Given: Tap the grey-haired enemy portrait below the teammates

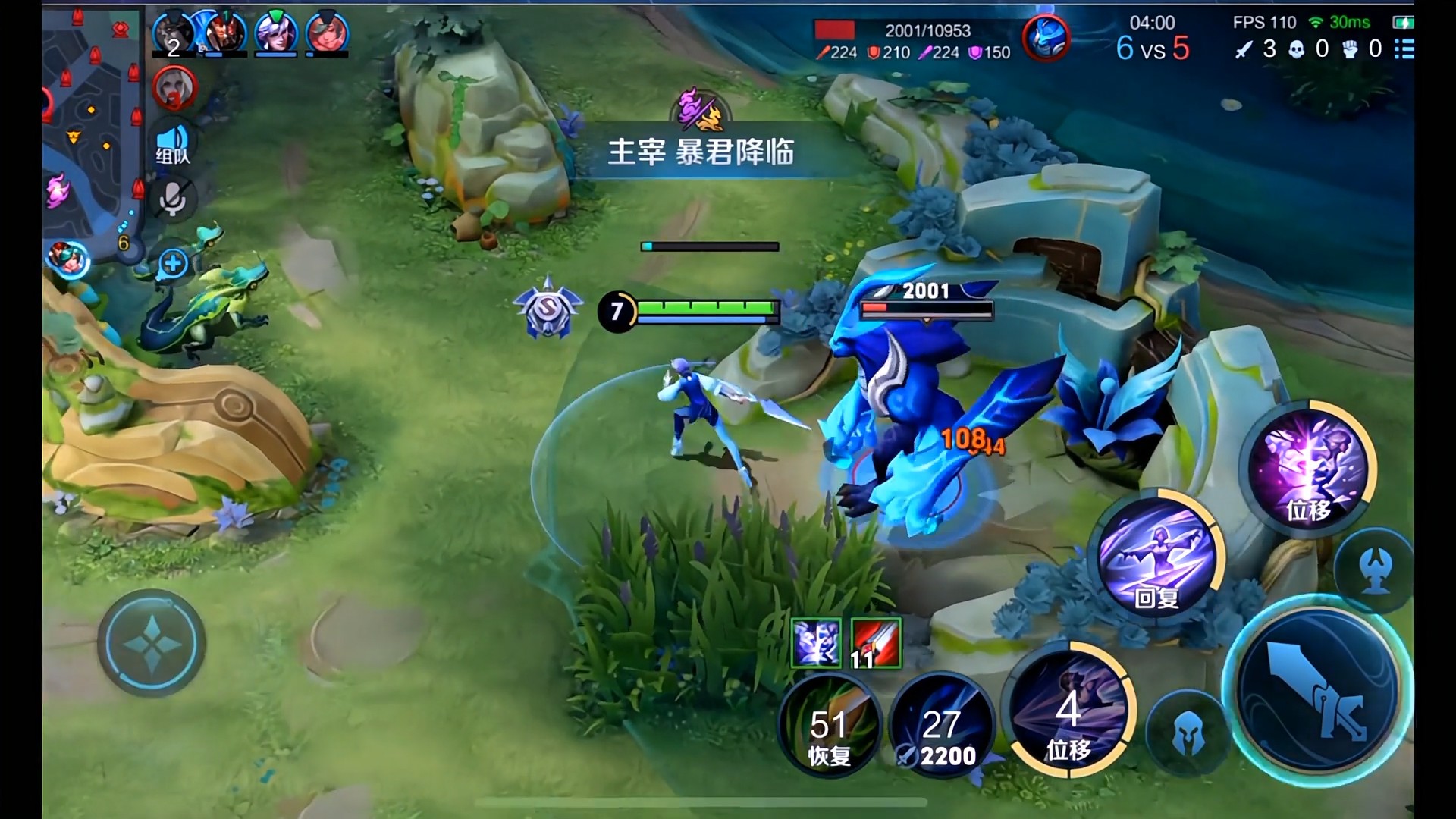Looking at the screenshot, I should (175, 88).
